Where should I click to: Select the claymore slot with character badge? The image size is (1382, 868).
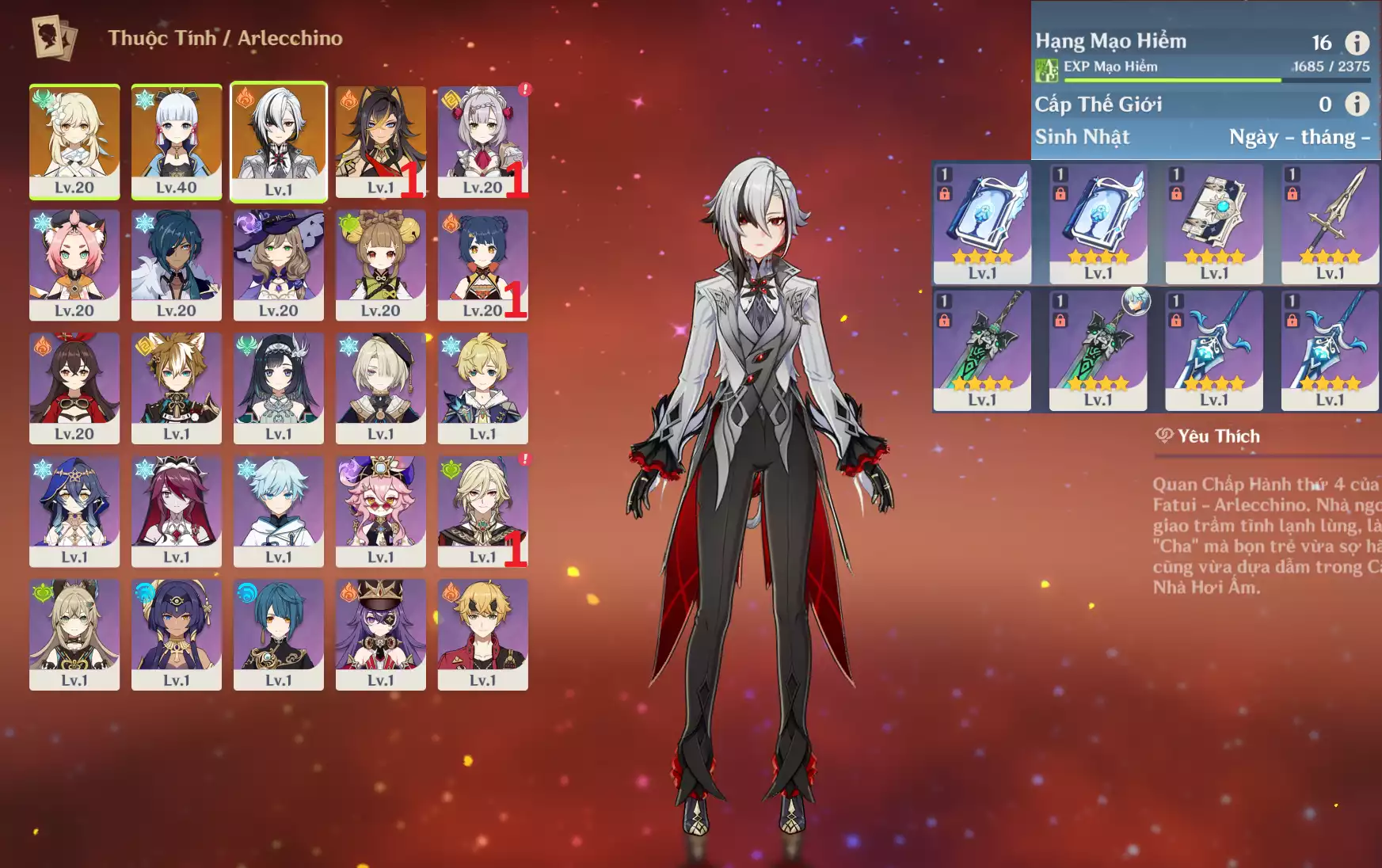1098,349
